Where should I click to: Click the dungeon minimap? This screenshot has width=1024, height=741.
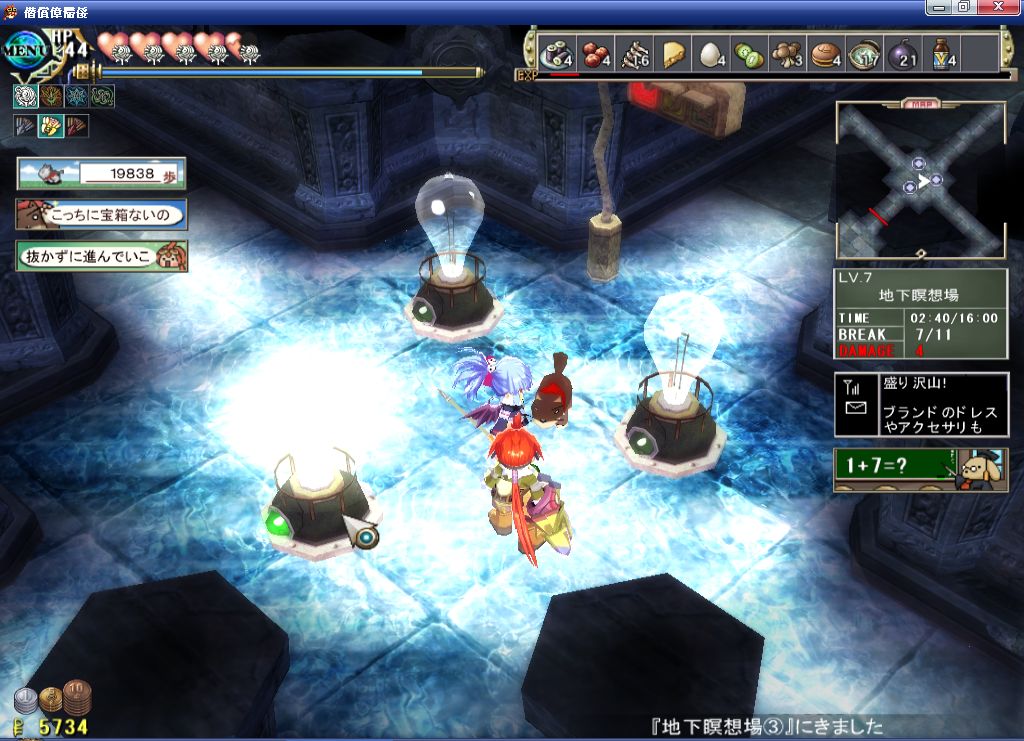920,180
